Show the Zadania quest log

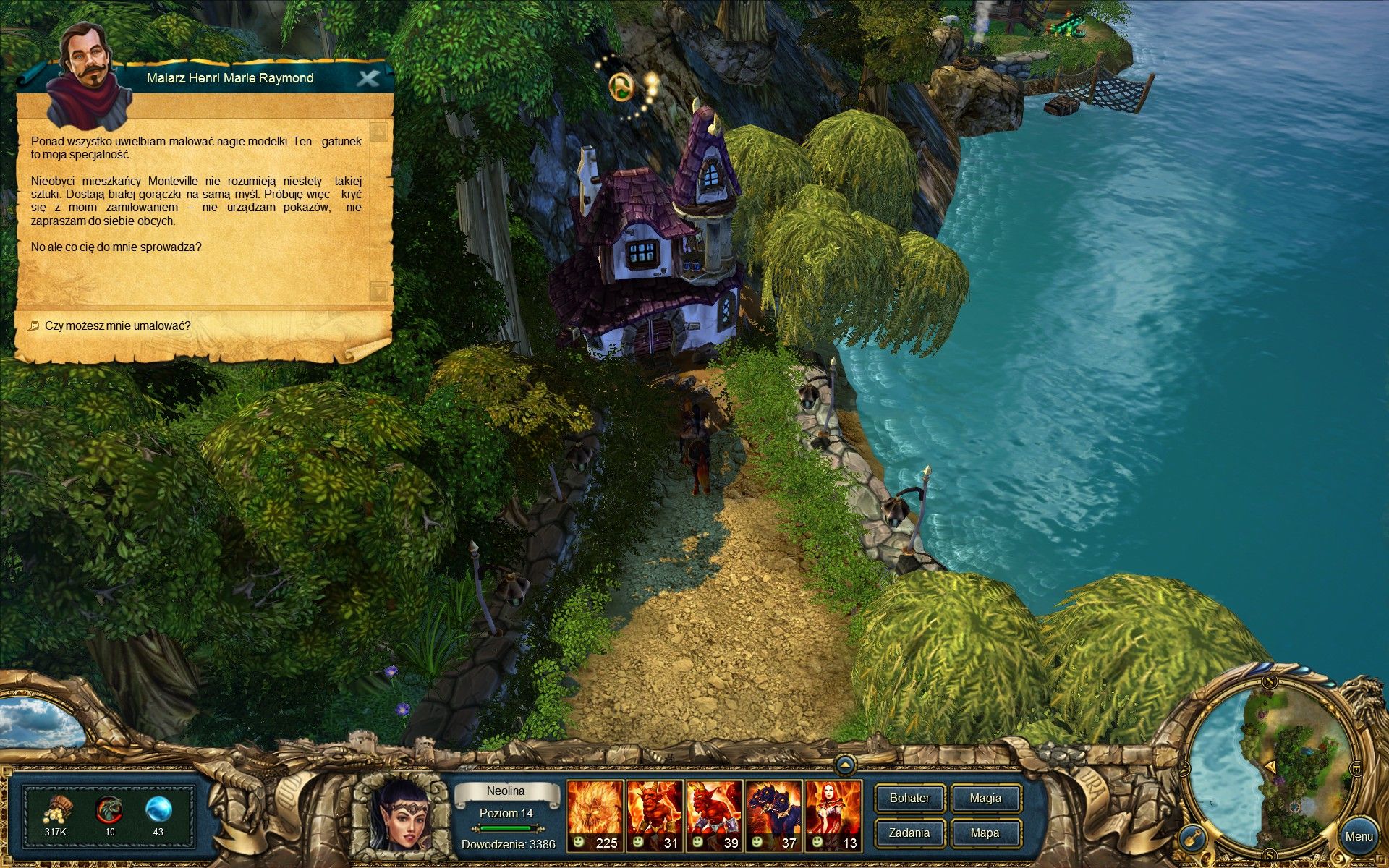[x=909, y=833]
